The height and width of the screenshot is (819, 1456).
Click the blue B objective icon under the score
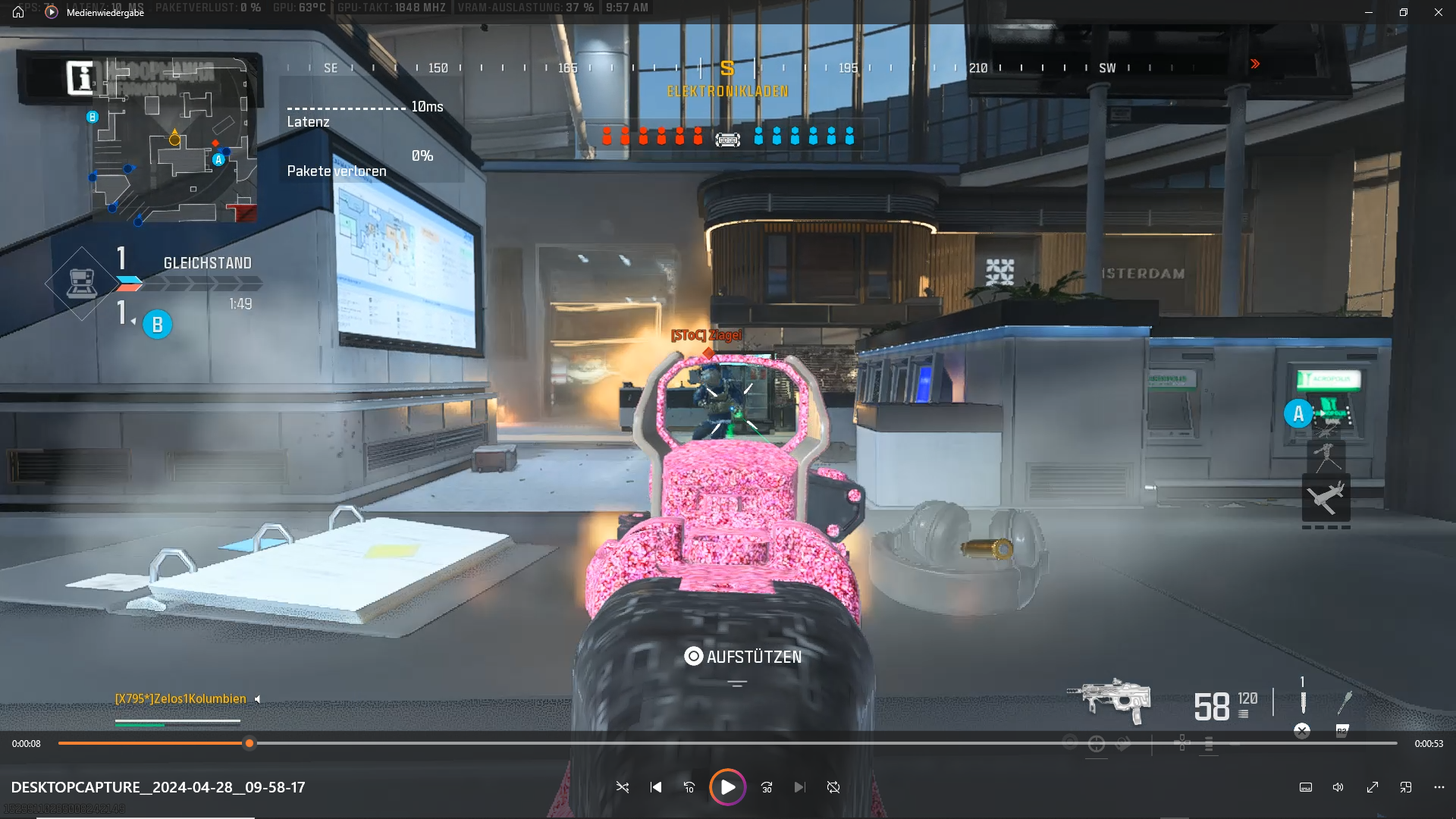(158, 325)
